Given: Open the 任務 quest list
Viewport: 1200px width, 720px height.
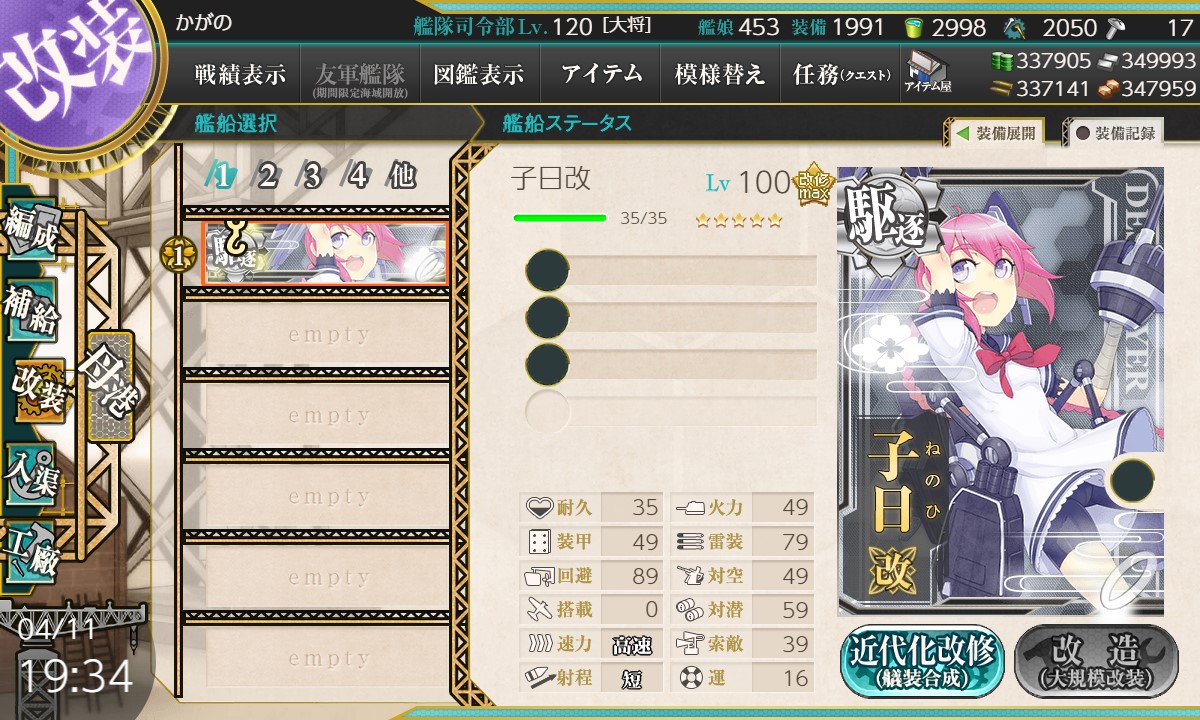Looking at the screenshot, I should [x=841, y=74].
